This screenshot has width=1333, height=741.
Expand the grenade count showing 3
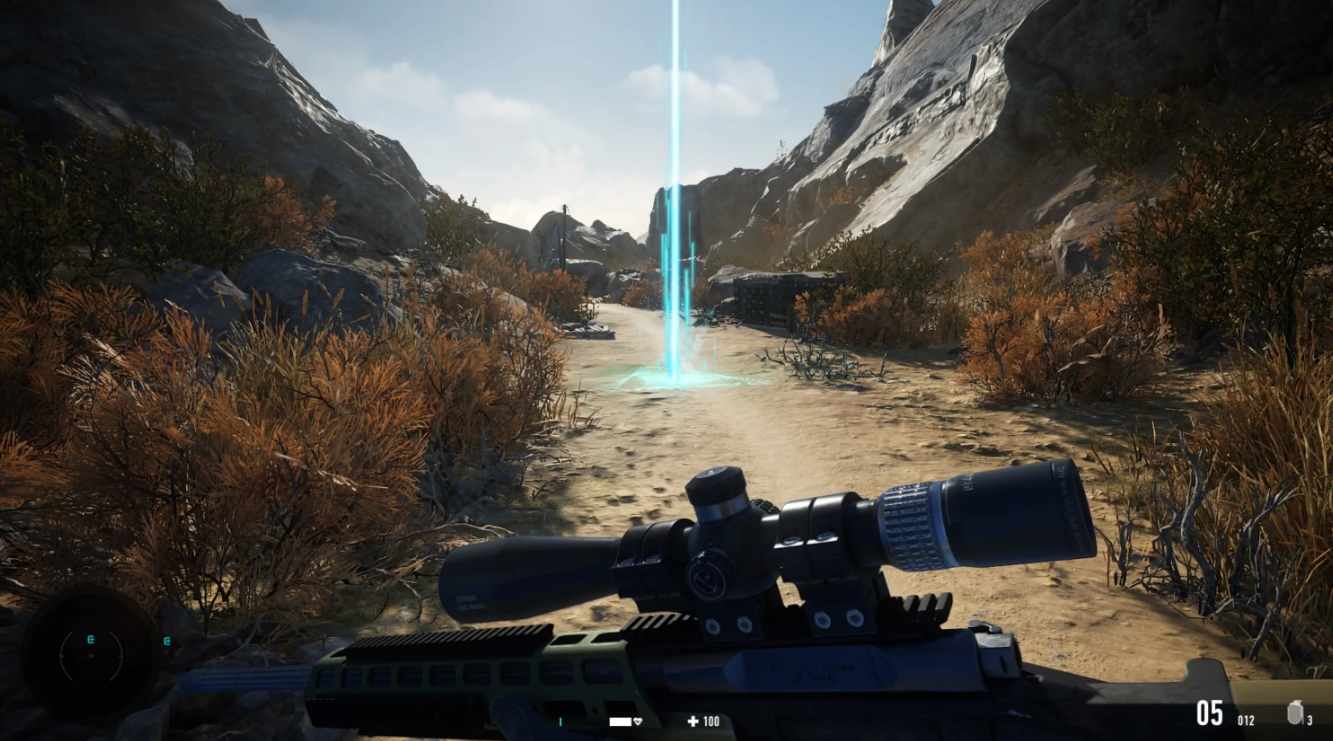click(x=1308, y=722)
